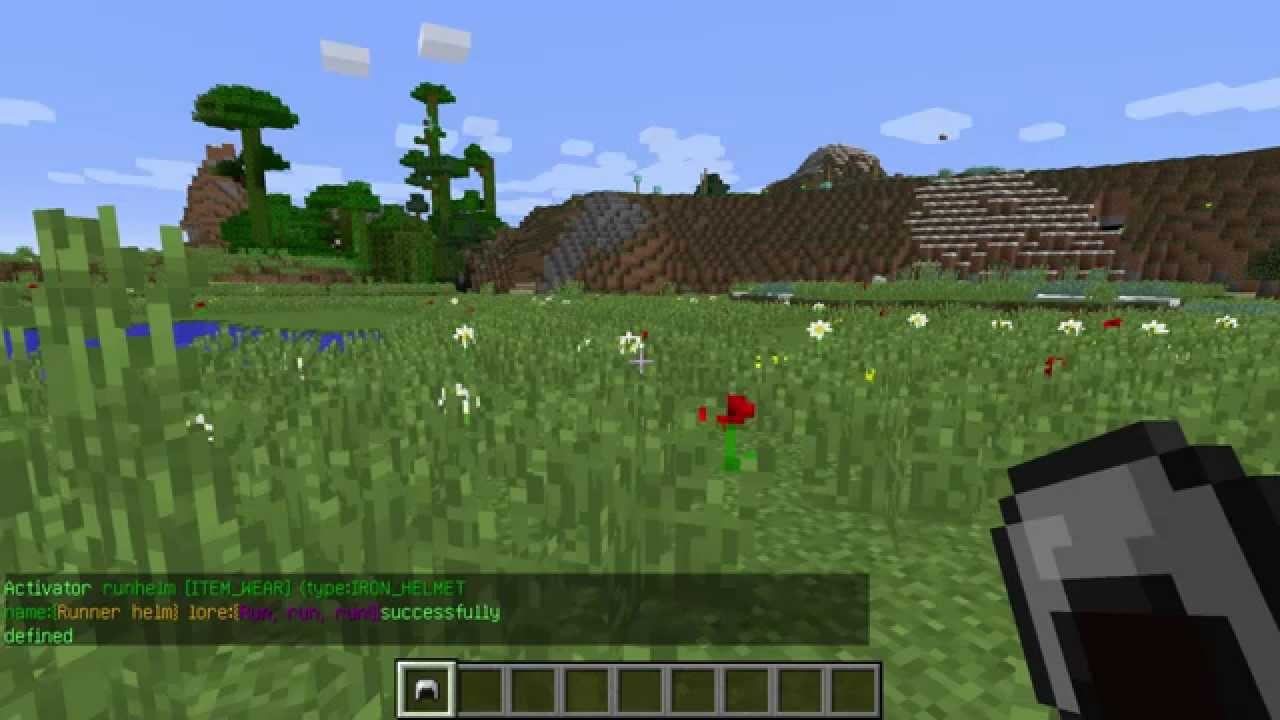Click the word defined at chat bottom
The image size is (1280, 720).
point(41,634)
